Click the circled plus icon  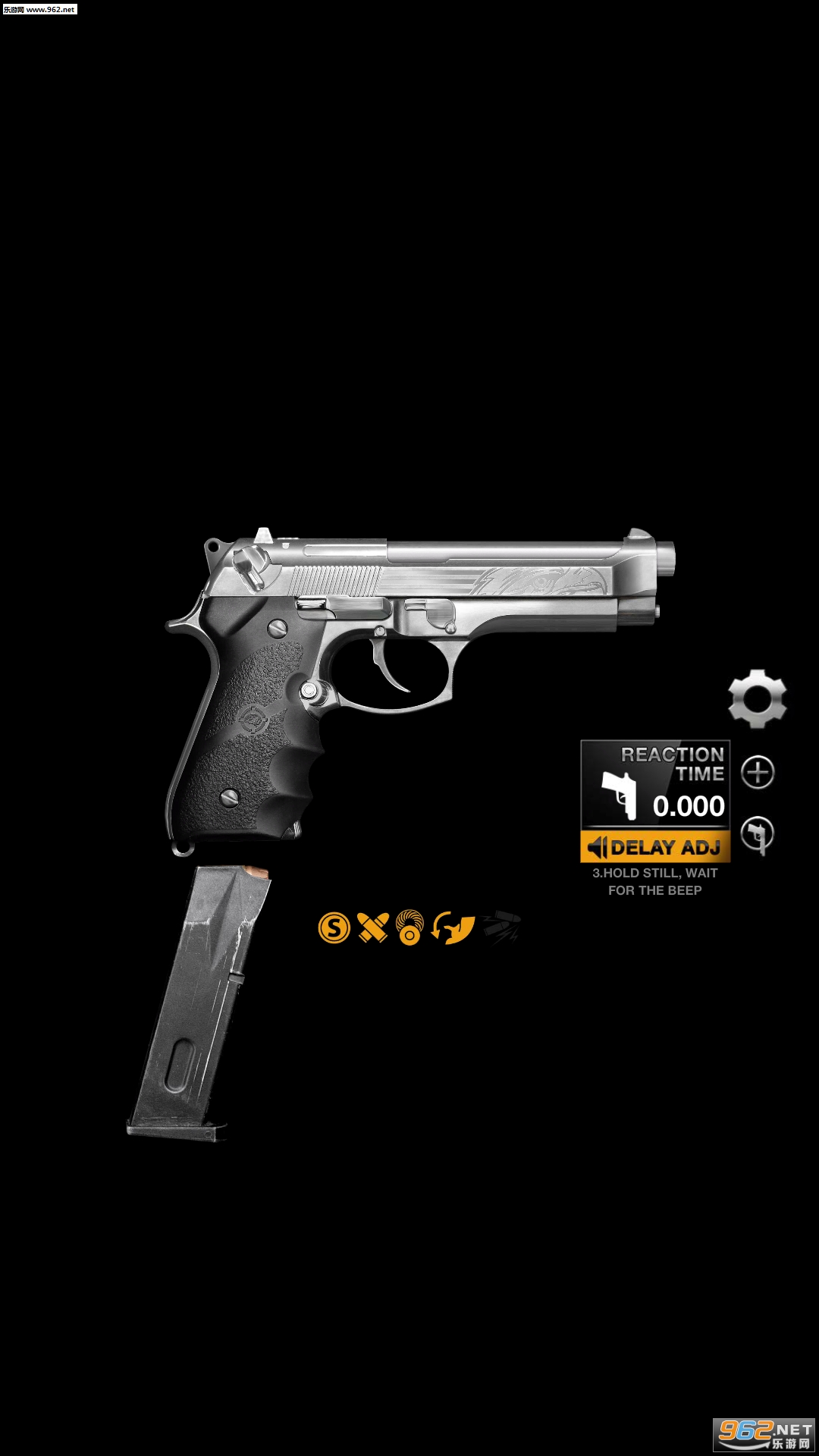click(758, 773)
